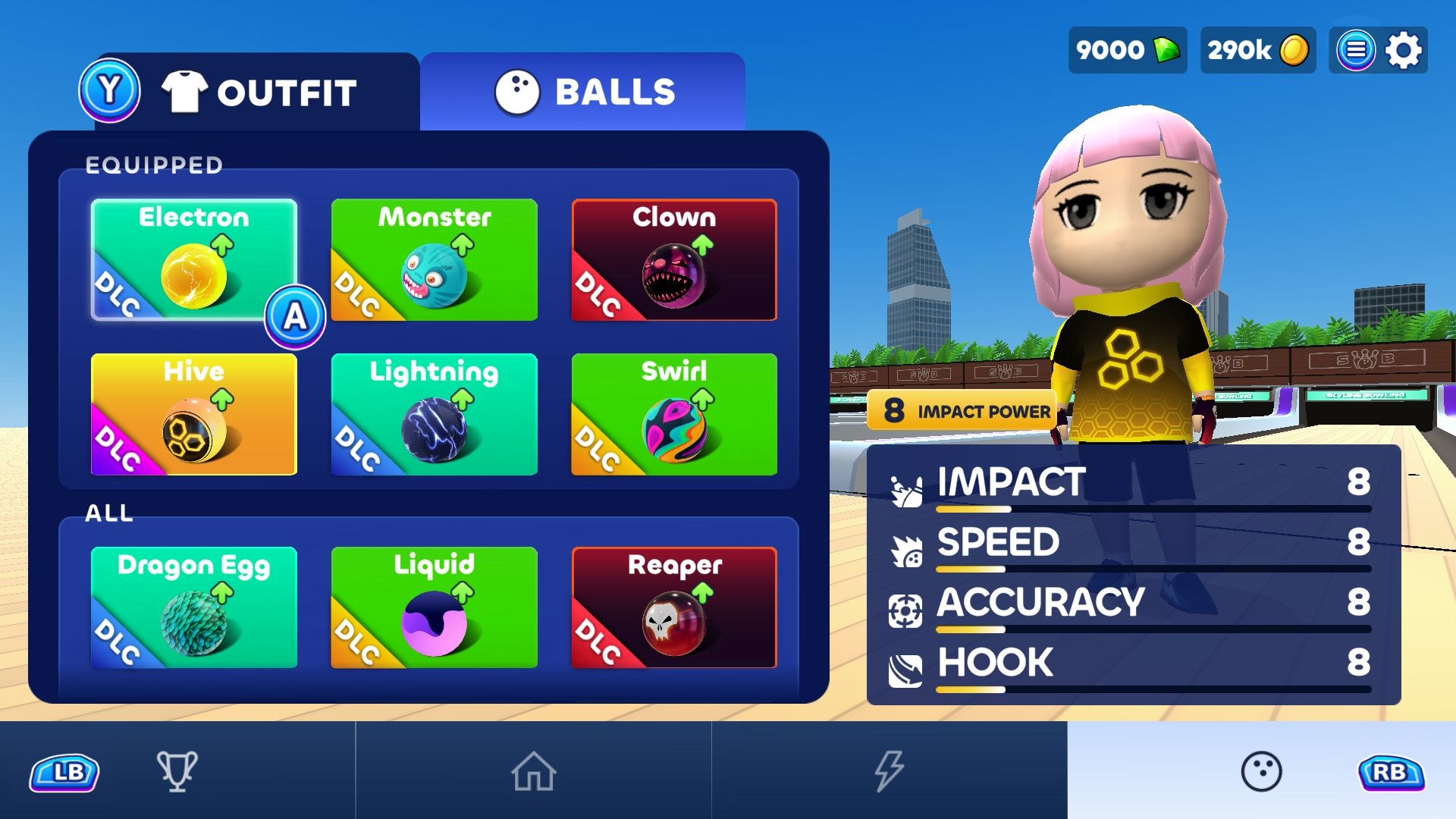Open the lightning bolt section
Viewport: 1456px width, 819px height.
pos(889,770)
